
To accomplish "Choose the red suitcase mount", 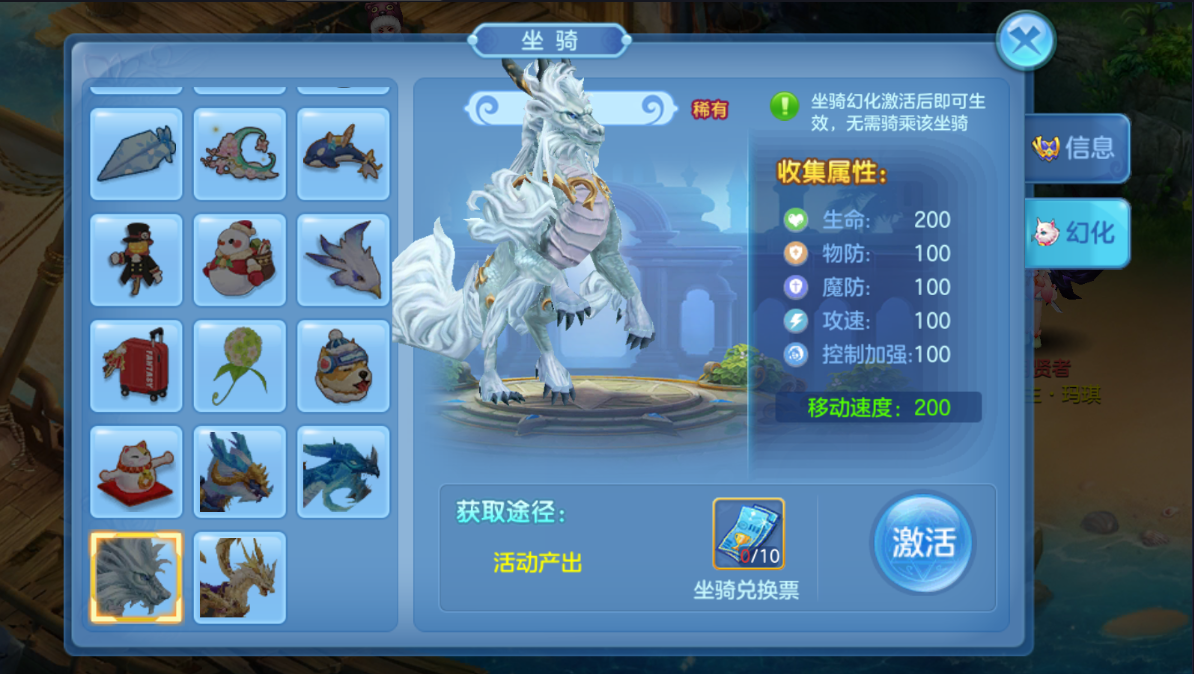I will coord(136,366).
